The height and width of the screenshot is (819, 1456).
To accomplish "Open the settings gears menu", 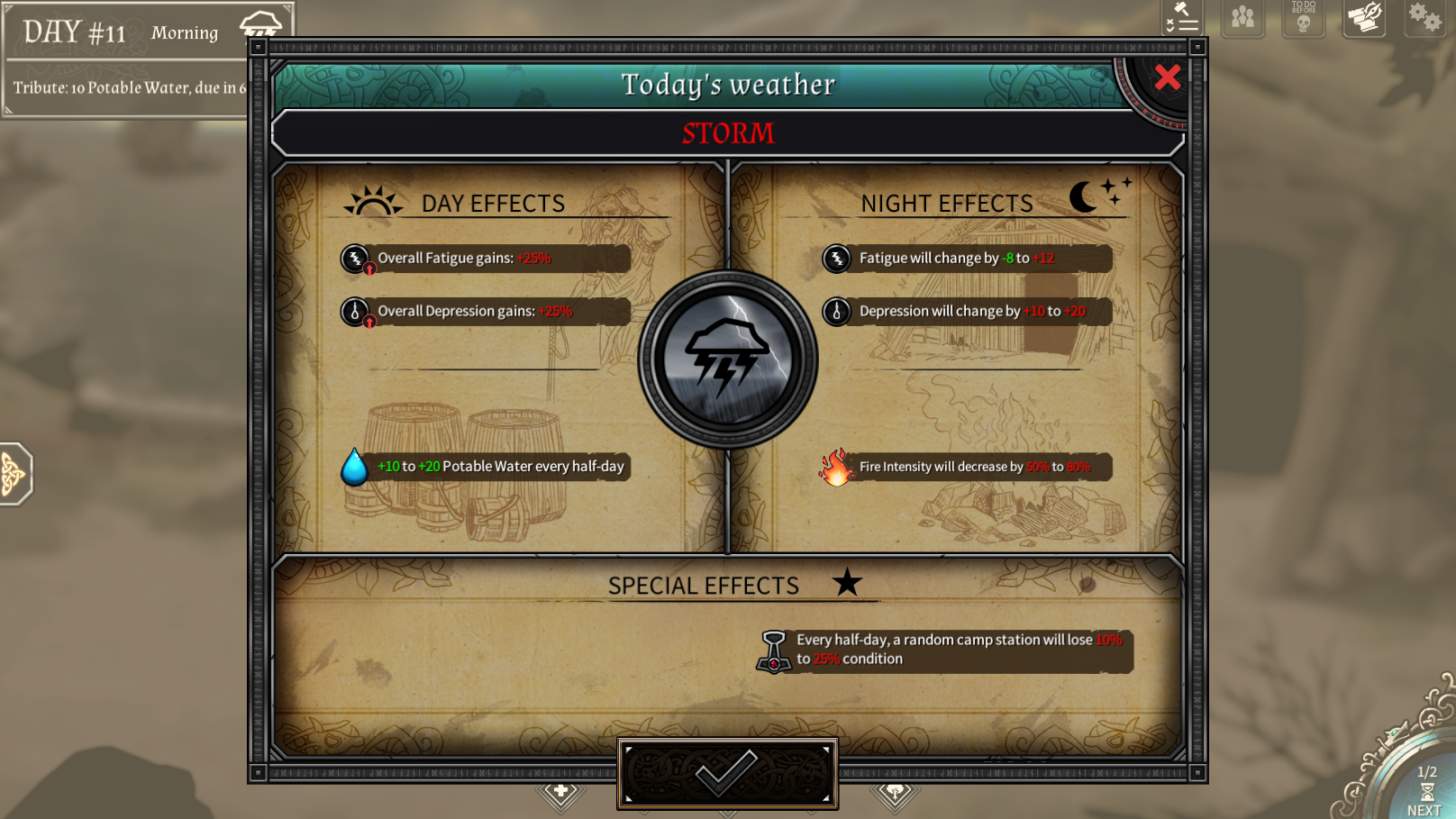I will coord(1424,17).
